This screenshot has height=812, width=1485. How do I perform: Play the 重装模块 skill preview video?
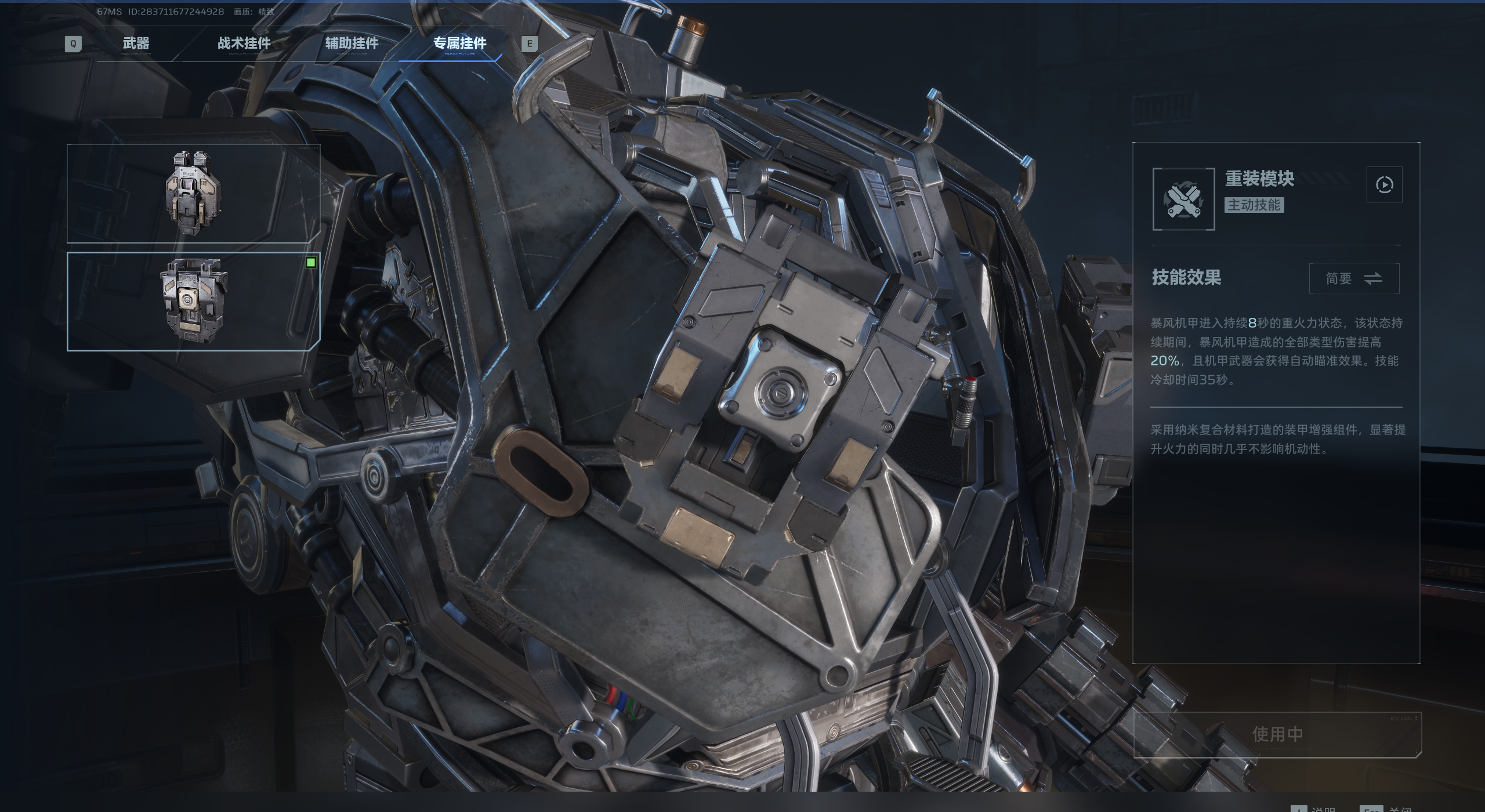click(x=1384, y=185)
